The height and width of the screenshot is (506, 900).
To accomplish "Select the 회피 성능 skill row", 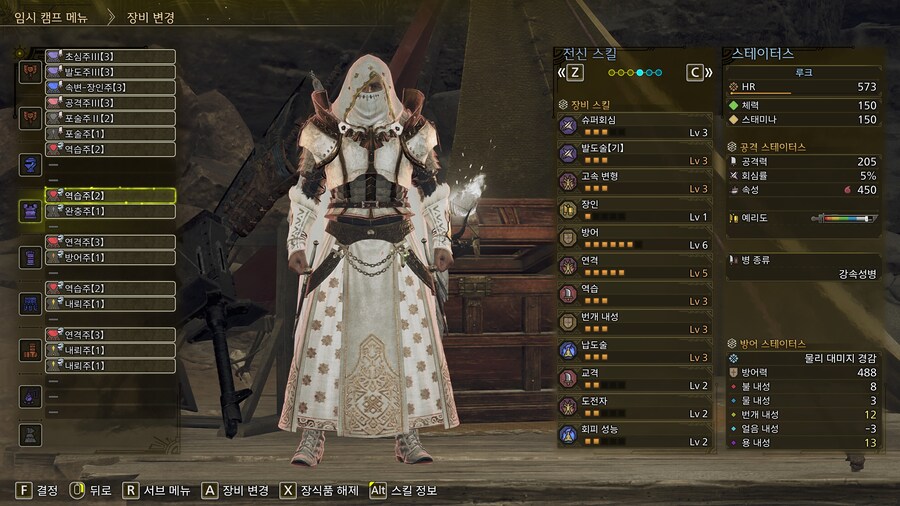I will 635,435.
